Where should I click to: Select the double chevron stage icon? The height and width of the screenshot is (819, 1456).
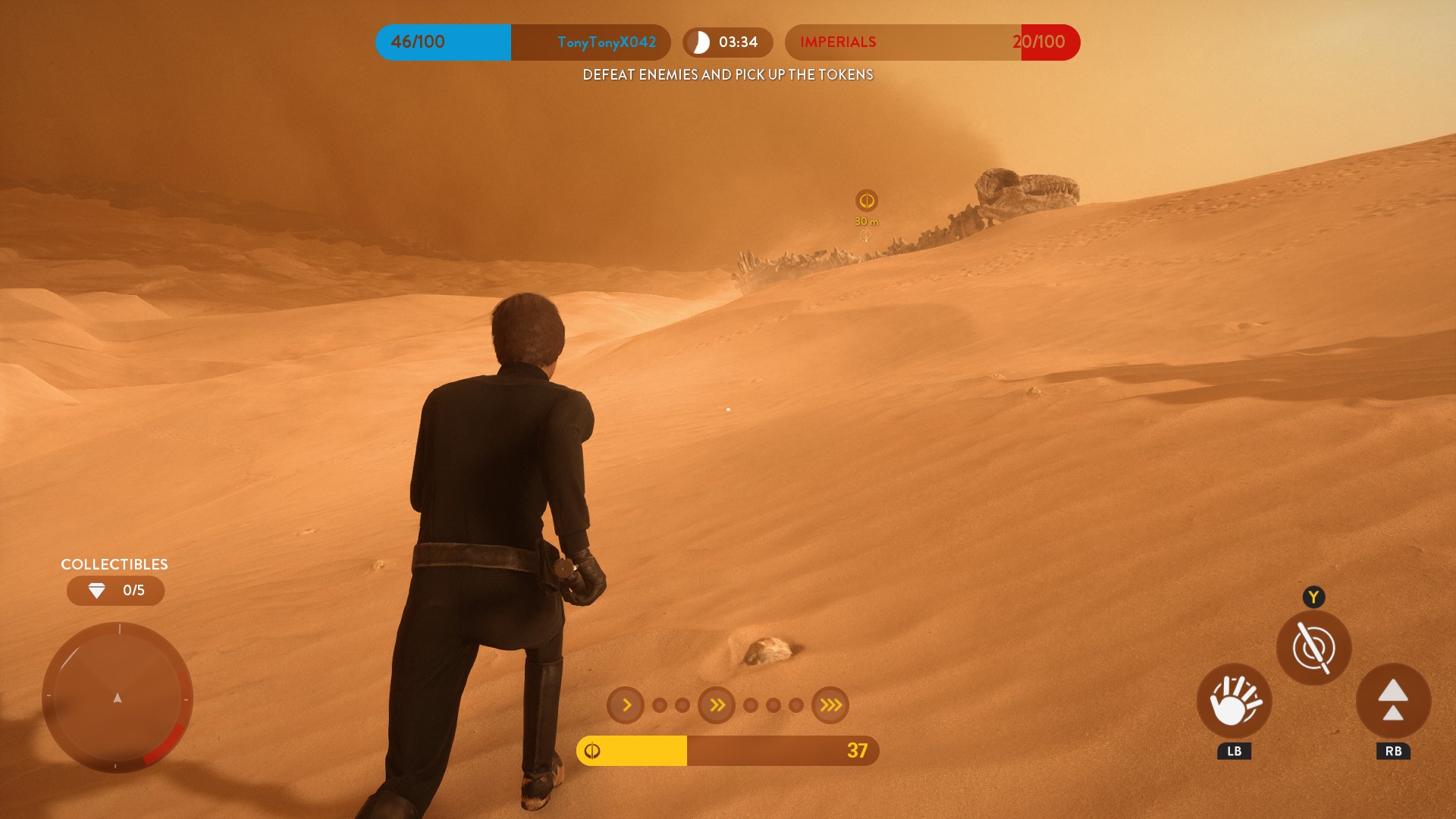pyautogui.click(x=717, y=705)
